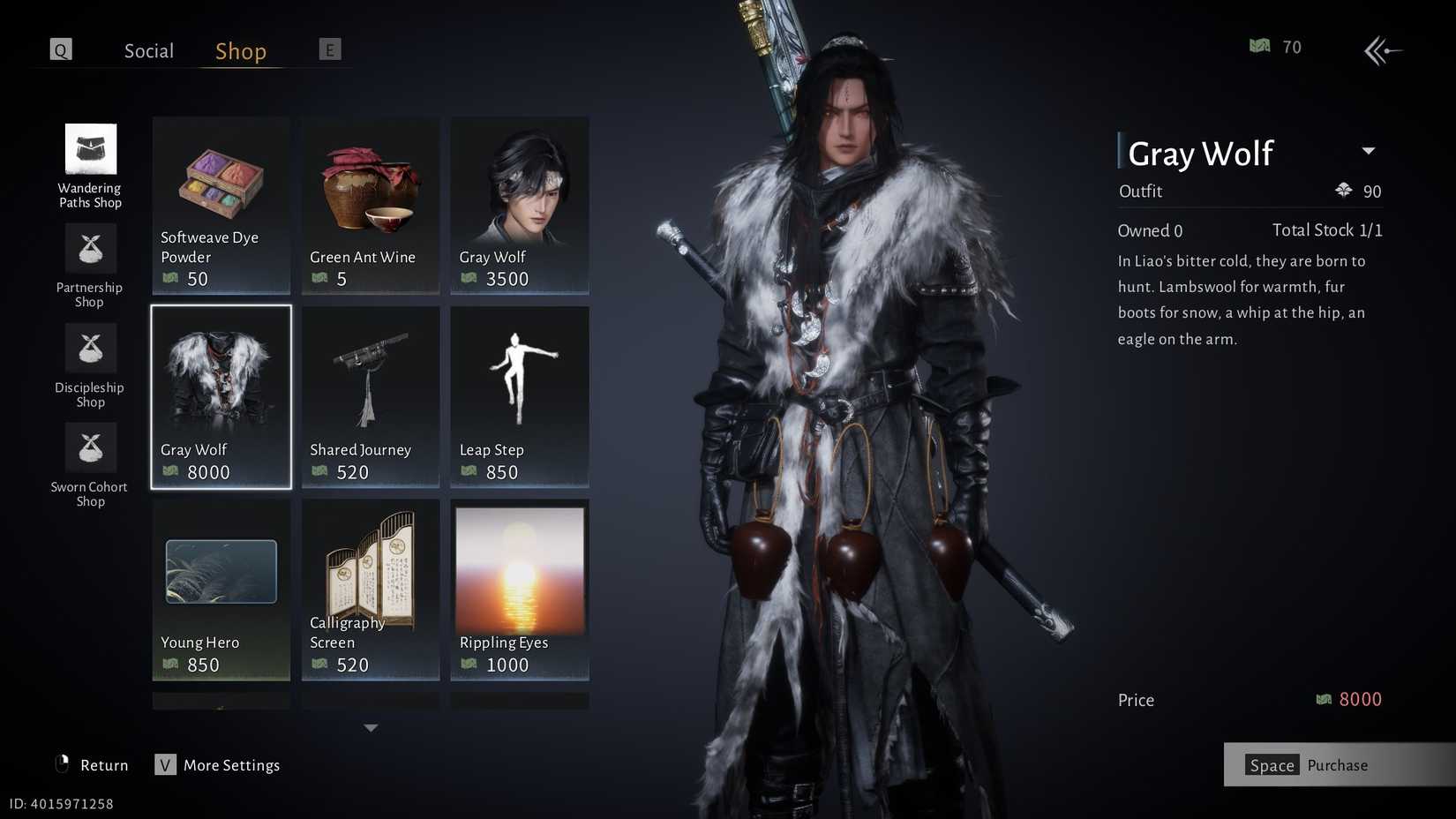Open the Gray Wolf name dropdown
Viewport: 1456px width, 819px height.
(x=1369, y=151)
